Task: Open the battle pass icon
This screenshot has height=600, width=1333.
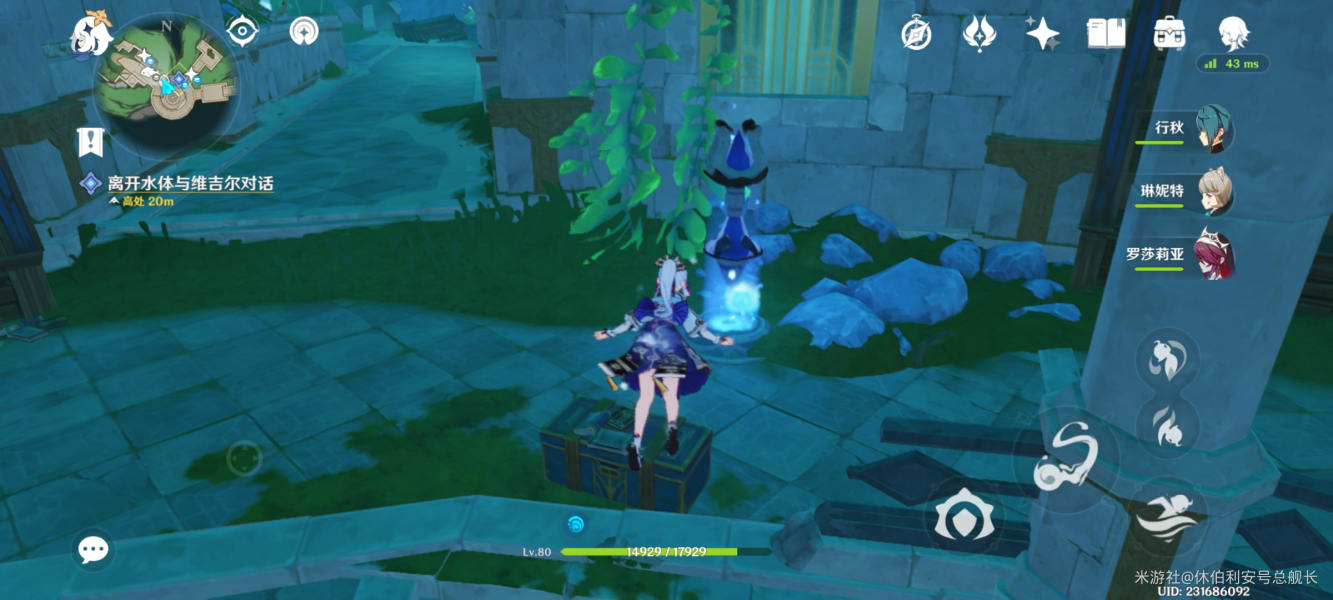Action: (979, 34)
